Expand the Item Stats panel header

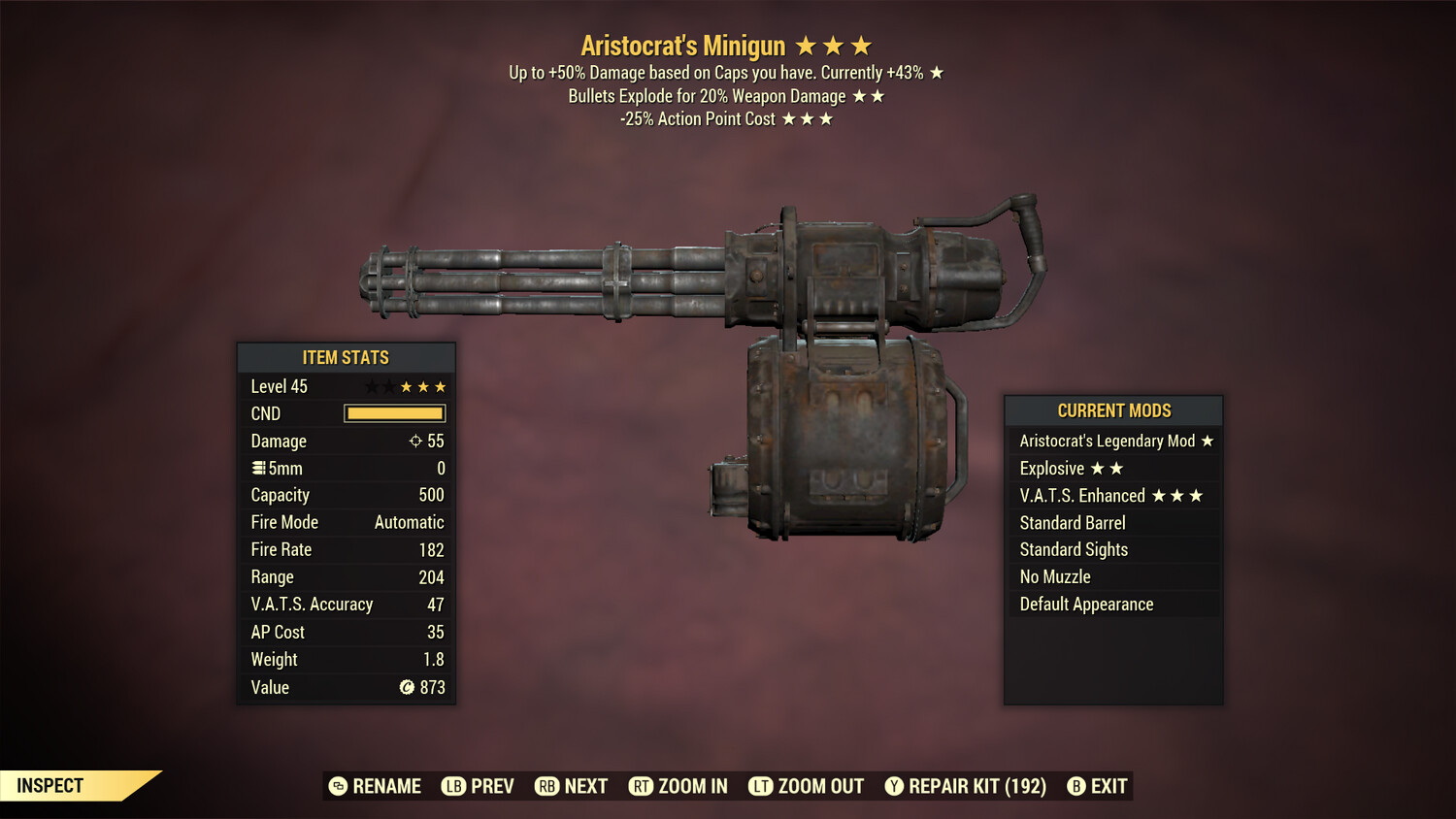[x=346, y=357]
